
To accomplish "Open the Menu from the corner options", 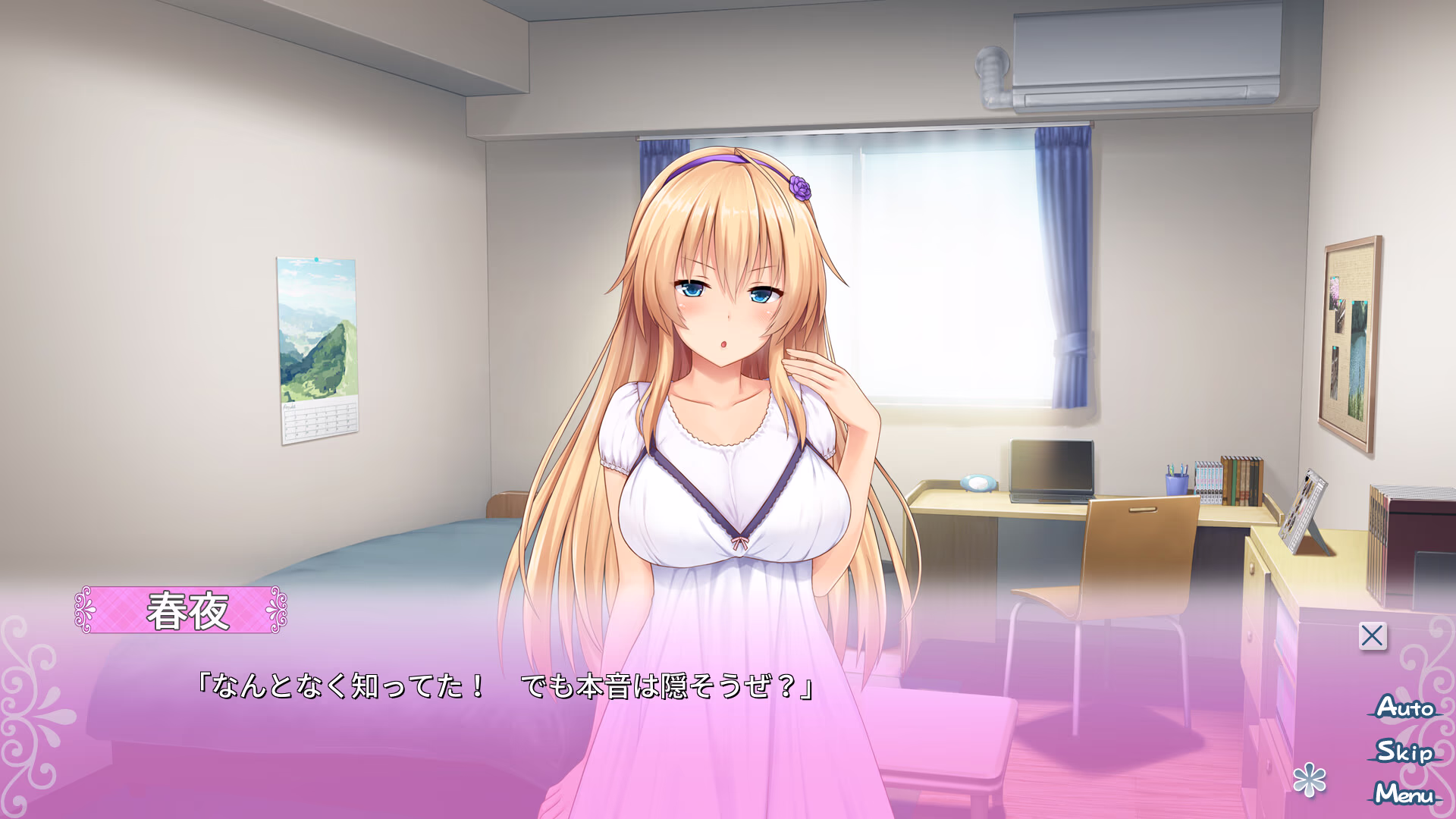I will coord(1404,795).
